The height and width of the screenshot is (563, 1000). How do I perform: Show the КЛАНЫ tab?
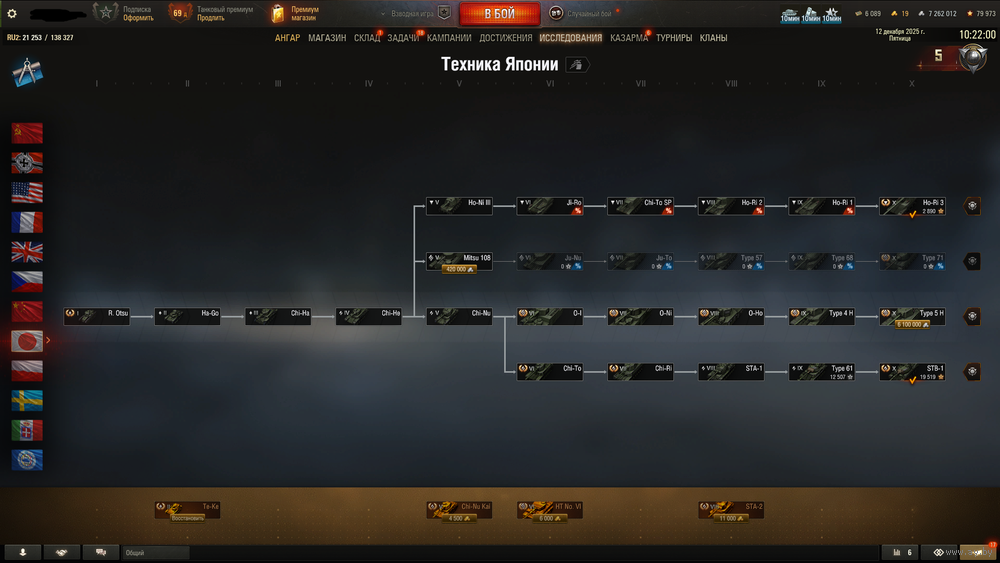click(713, 38)
